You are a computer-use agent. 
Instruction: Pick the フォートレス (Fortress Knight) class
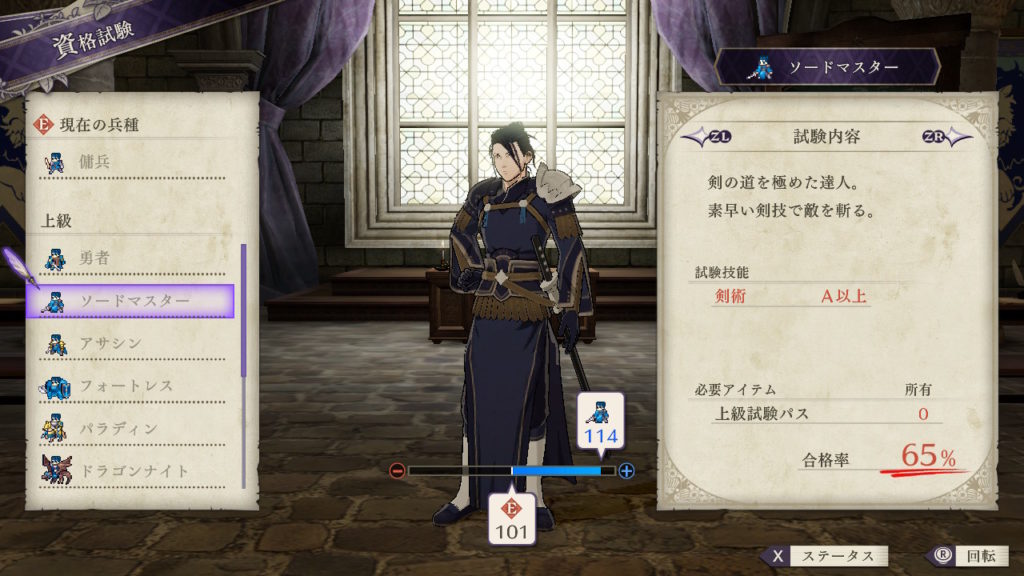(130, 386)
